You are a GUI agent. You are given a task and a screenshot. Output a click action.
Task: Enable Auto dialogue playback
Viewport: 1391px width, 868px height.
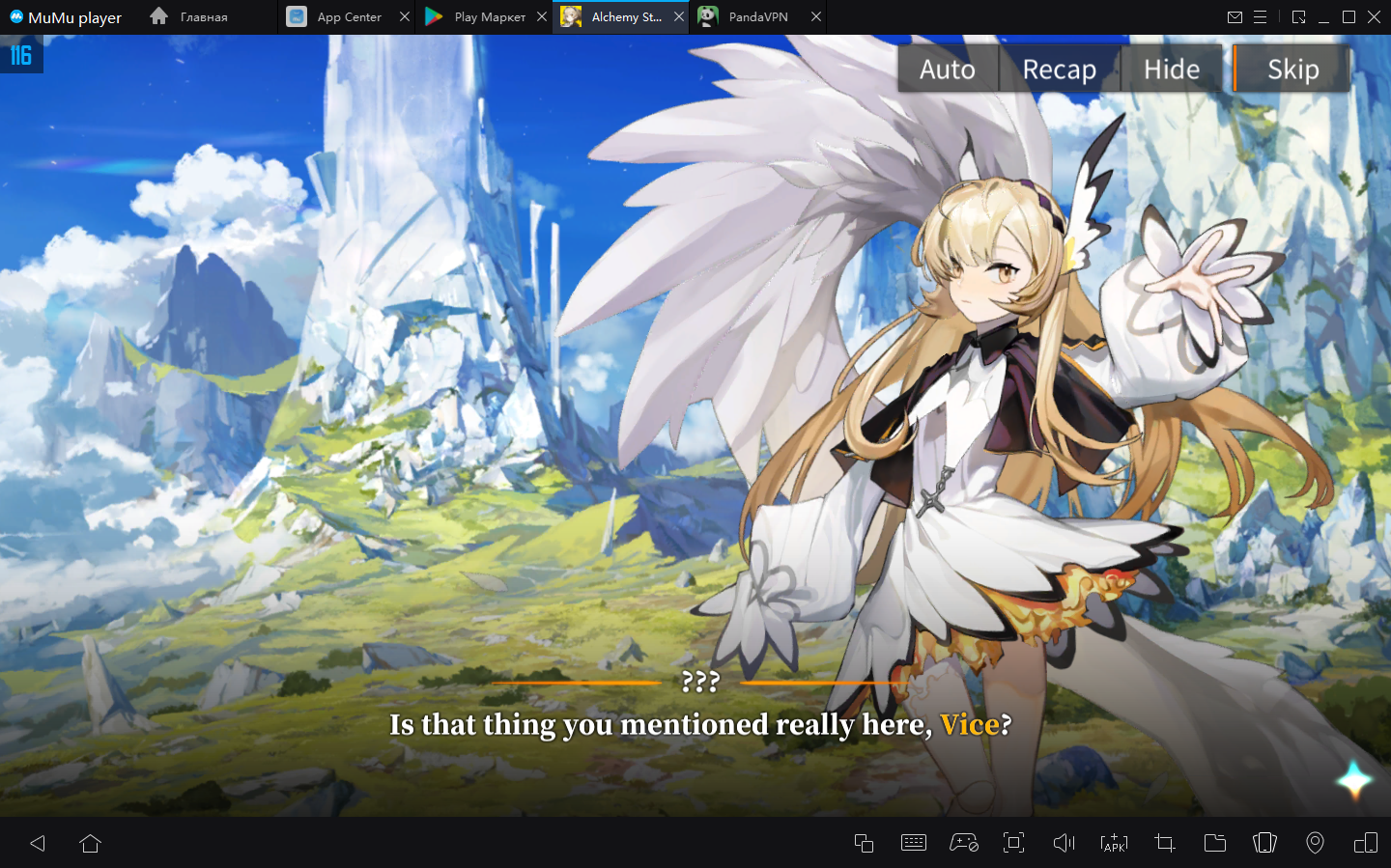[x=948, y=70]
